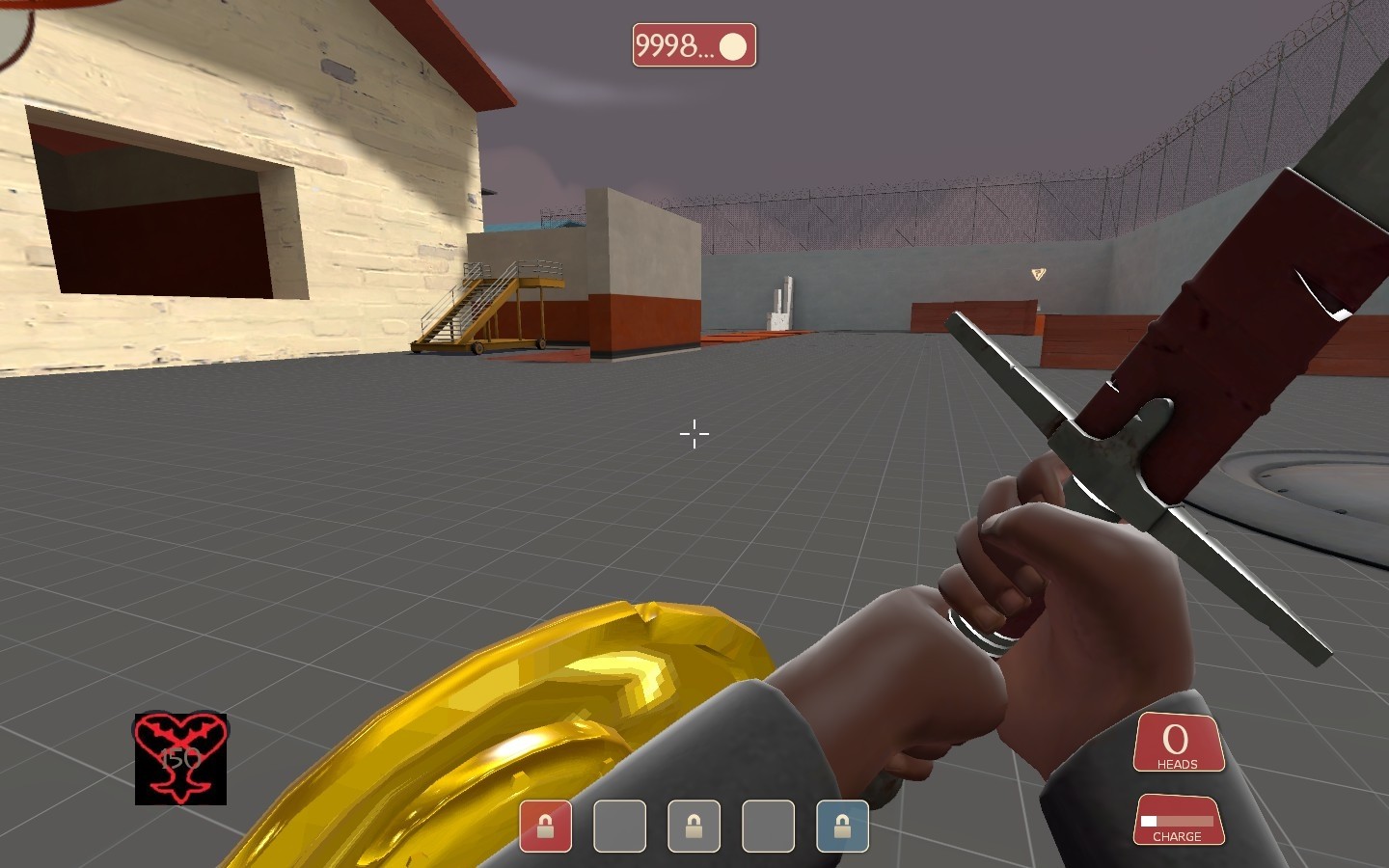Click the yellow padlock center slot
This screenshot has width=1389, height=868.
click(x=694, y=827)
